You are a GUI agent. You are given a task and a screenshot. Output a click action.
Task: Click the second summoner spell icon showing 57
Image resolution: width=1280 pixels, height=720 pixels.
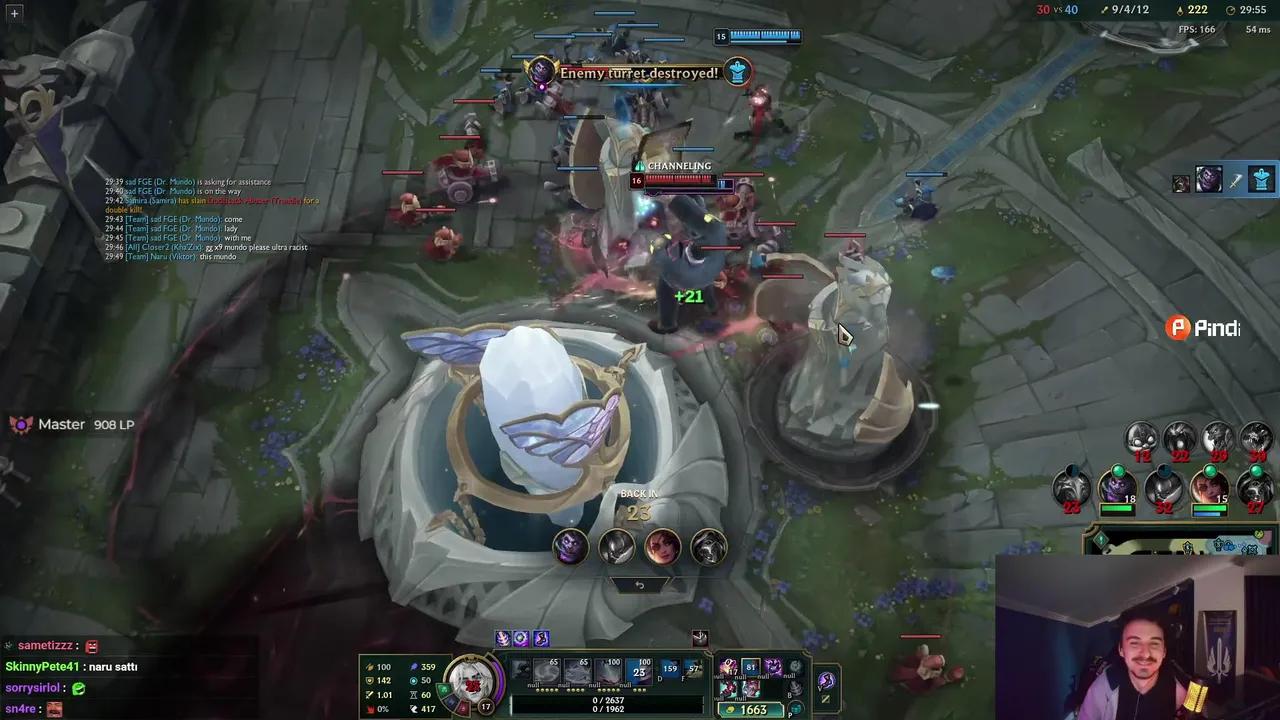(x=694, y=667)
